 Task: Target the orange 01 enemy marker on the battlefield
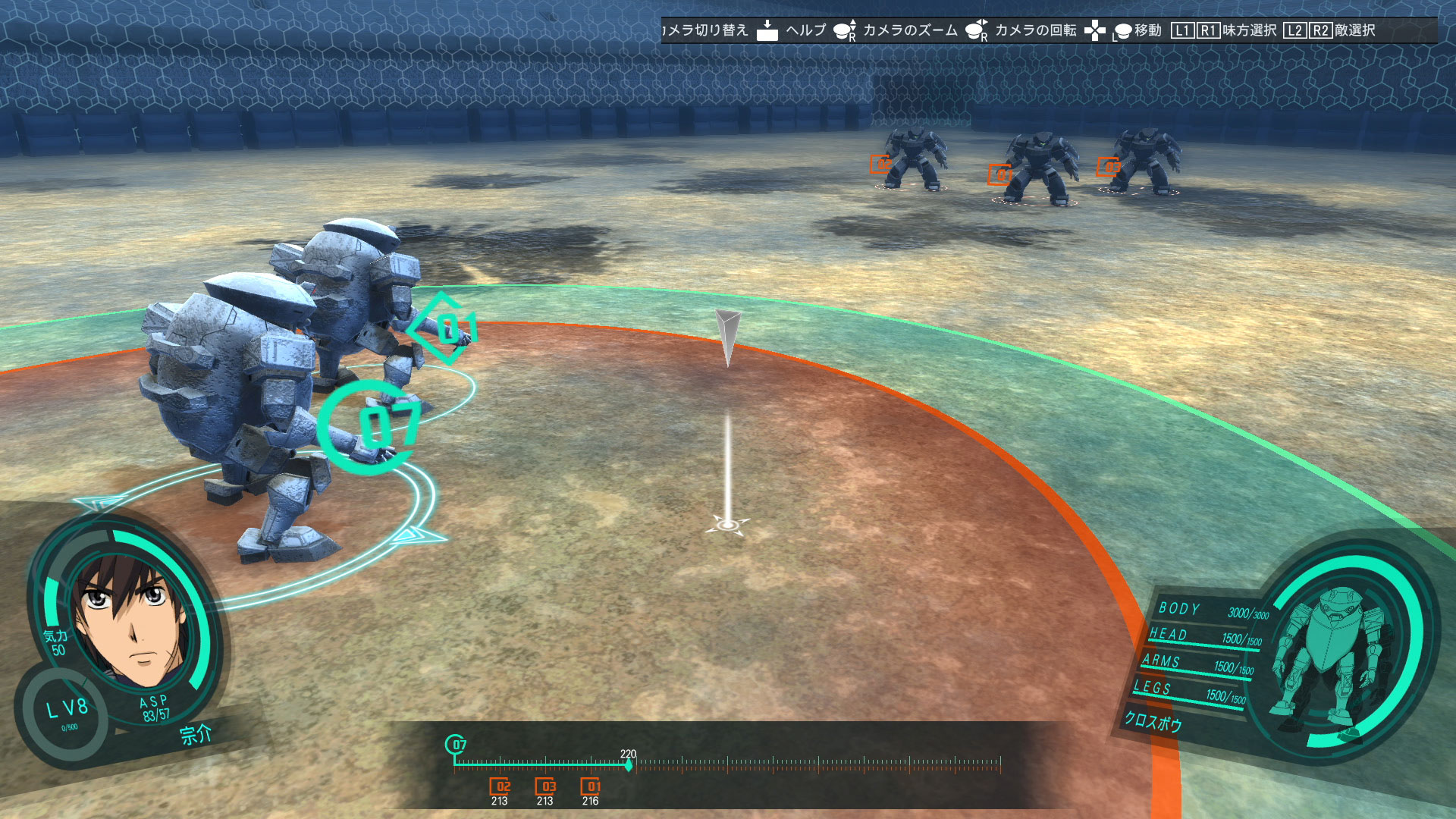pyautogui.click(x=999, y=175)
